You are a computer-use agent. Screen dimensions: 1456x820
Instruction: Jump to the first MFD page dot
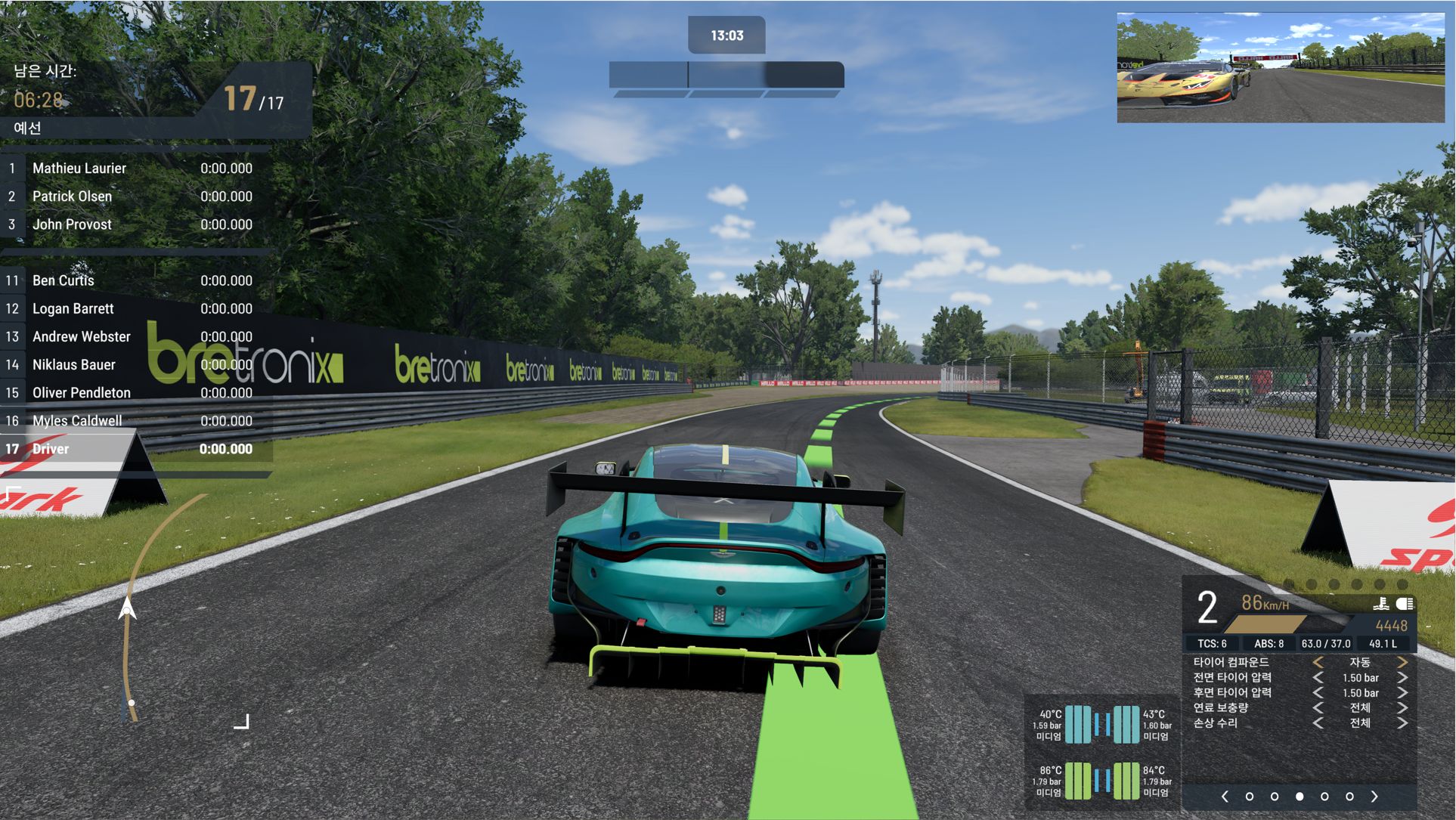coord(1250,797)
